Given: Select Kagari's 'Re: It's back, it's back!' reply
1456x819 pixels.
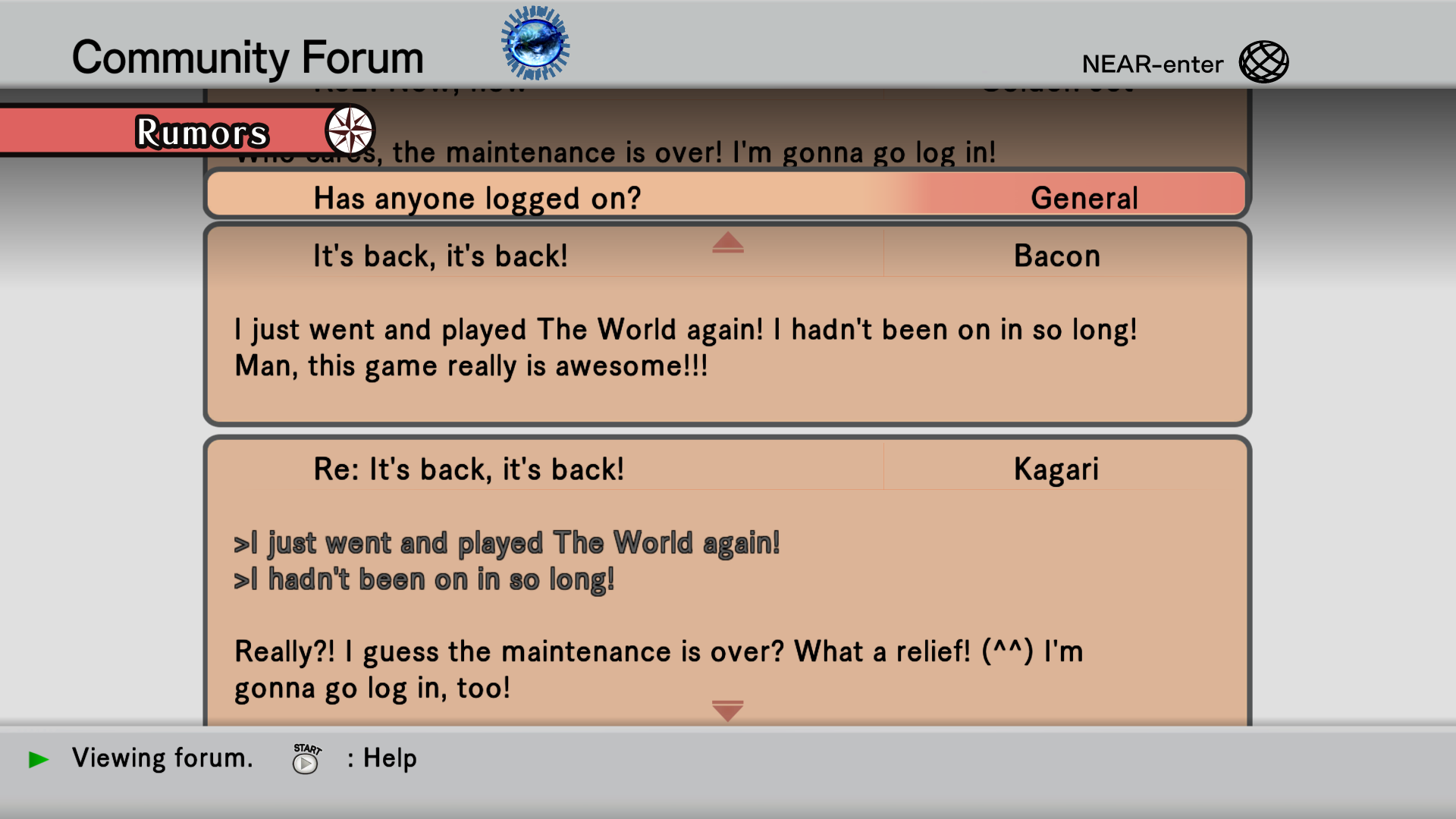Looking at the screenshot, I should click(469, 469).
